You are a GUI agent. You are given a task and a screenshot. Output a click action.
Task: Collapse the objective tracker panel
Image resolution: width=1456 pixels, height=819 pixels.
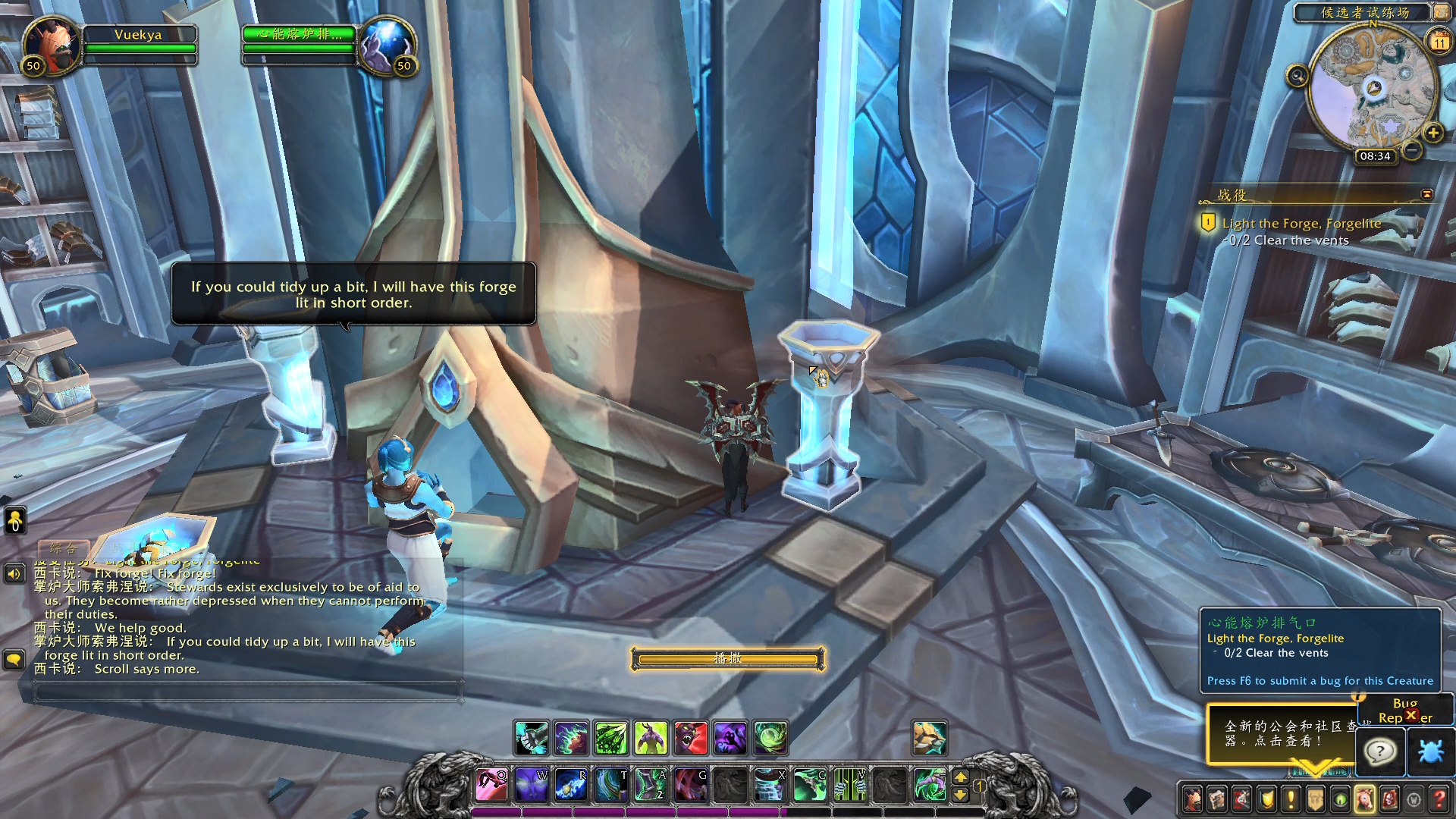(x=1426, y=194)
